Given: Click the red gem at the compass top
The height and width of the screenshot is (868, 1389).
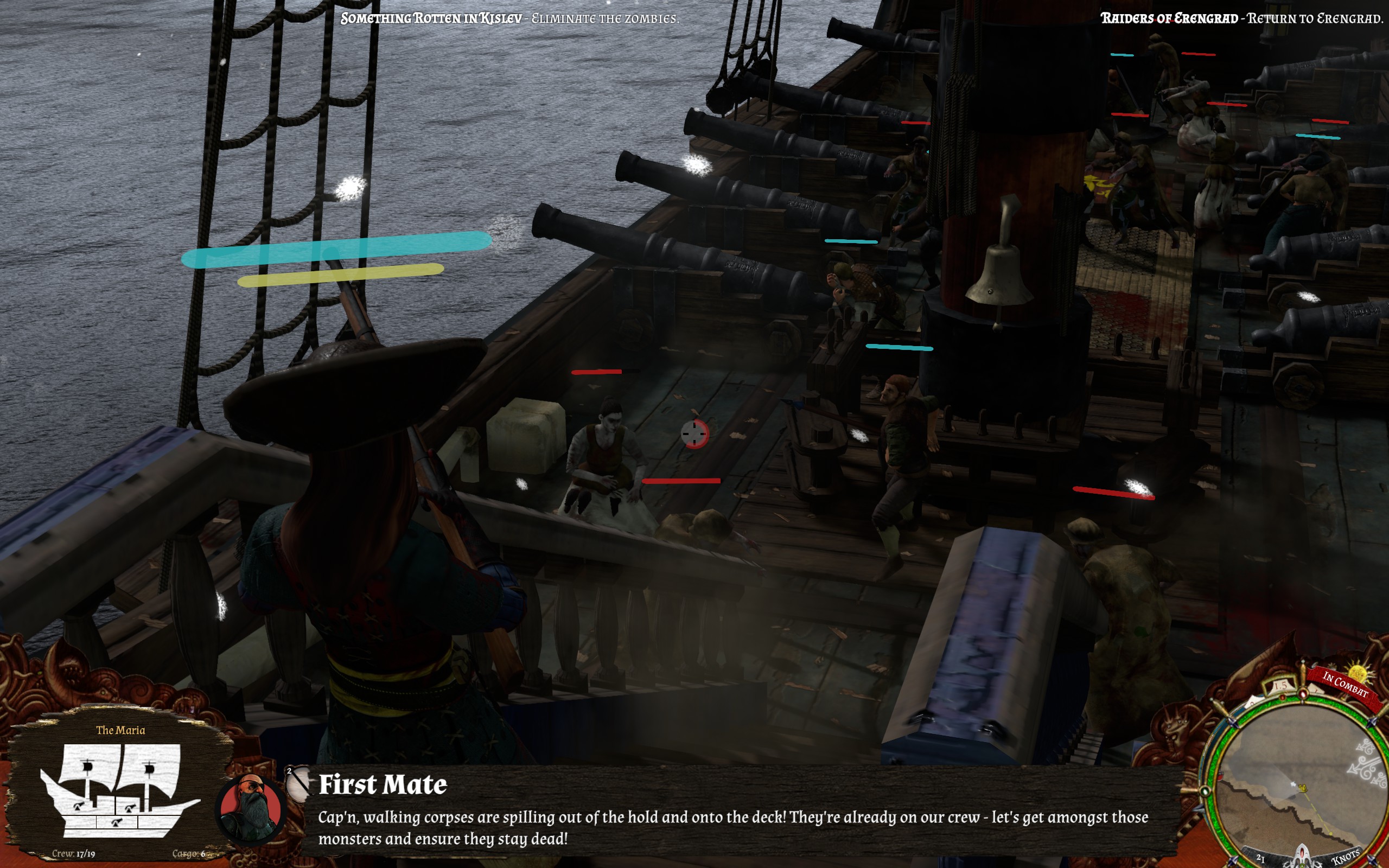Looking at the screenshot, I should click(1303, 693).
